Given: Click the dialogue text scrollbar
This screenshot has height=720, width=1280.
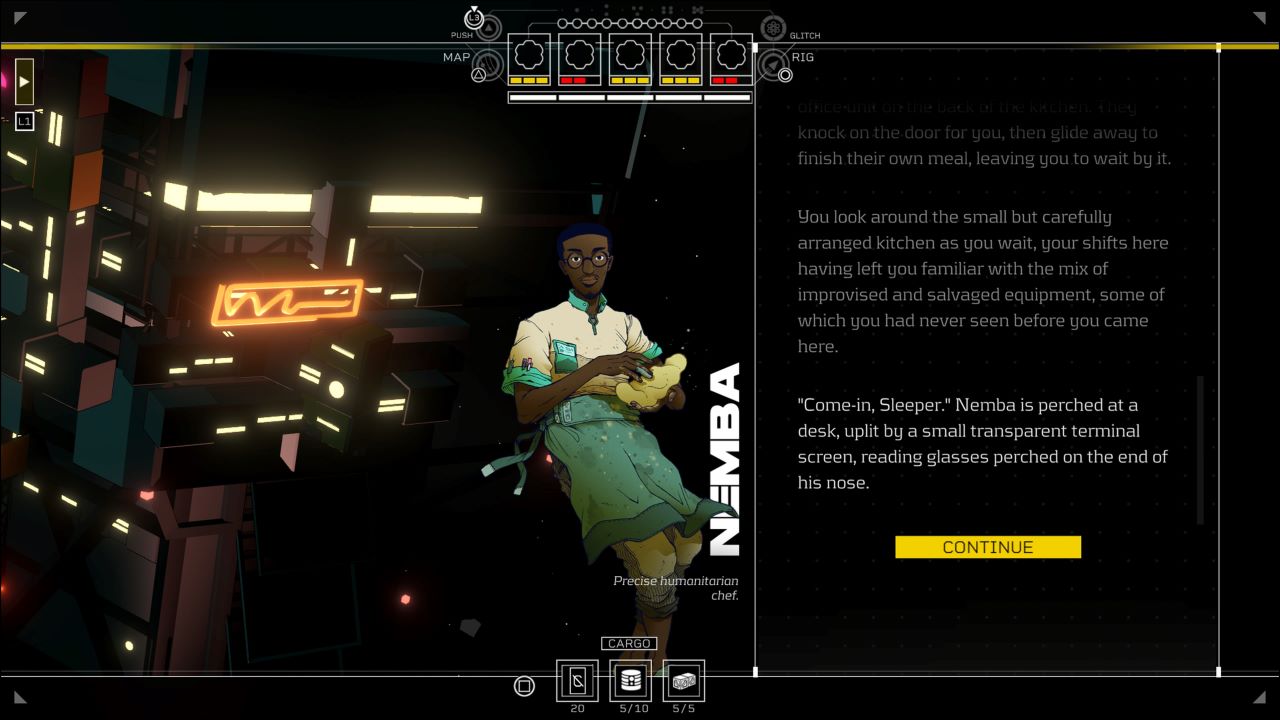Looking at the screenshot, I should pos(1200,449).
